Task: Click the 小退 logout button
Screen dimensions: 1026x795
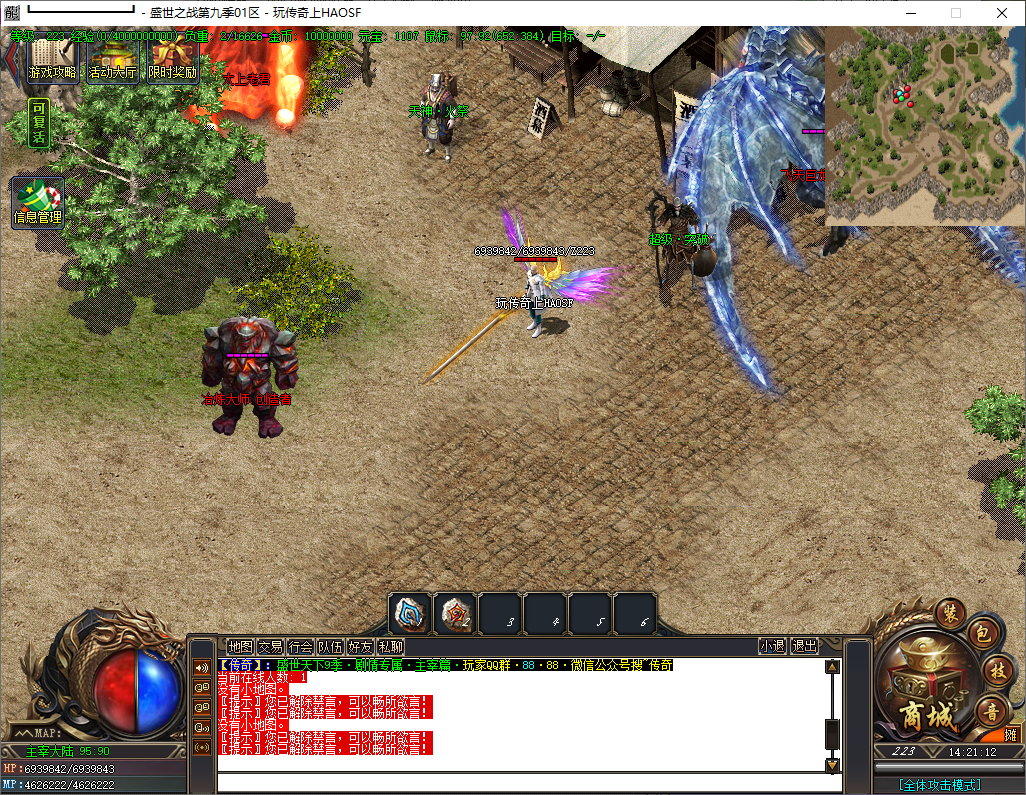Action: [772, 647]
